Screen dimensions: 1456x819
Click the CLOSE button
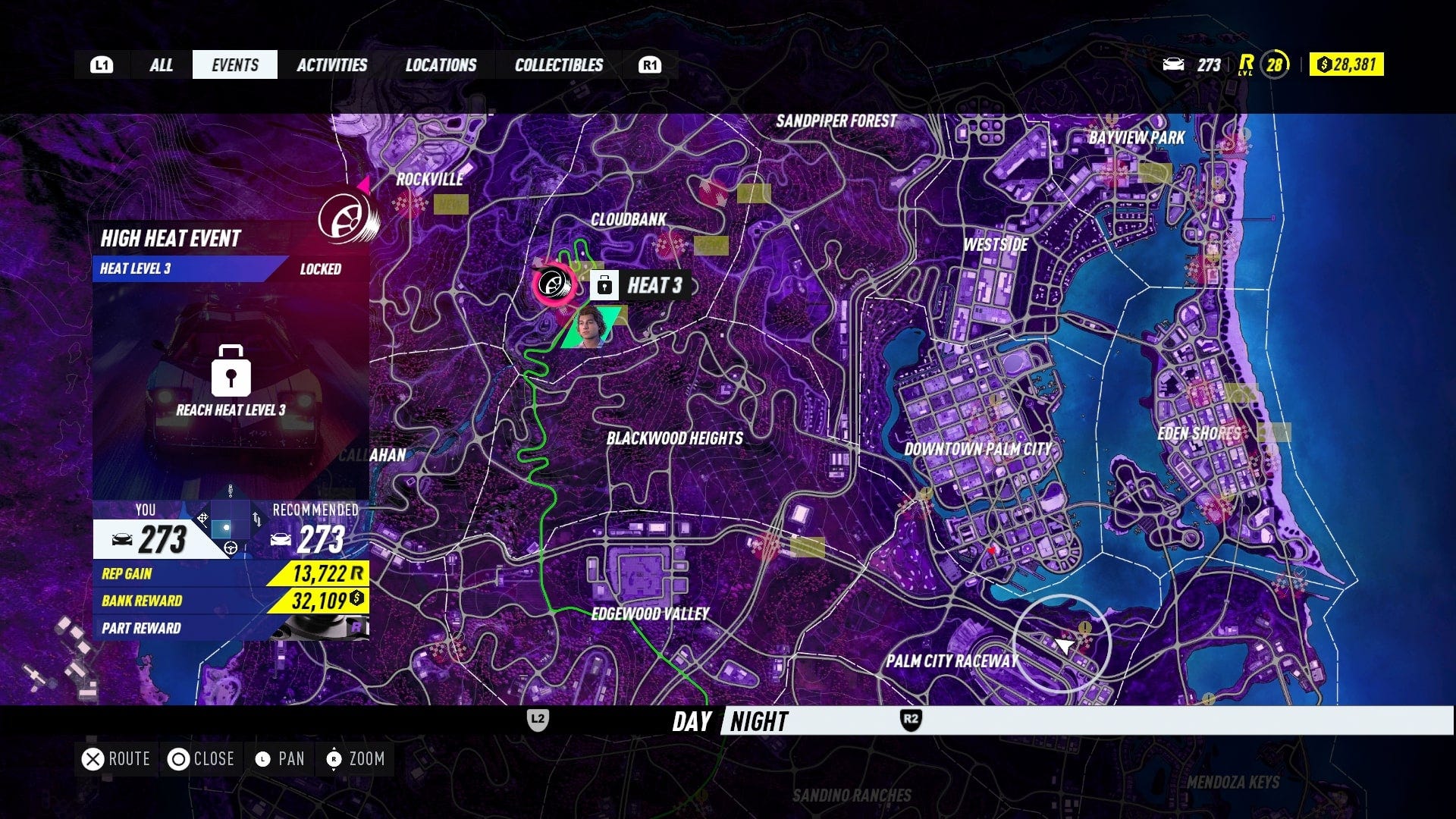(x=202, y=758)
